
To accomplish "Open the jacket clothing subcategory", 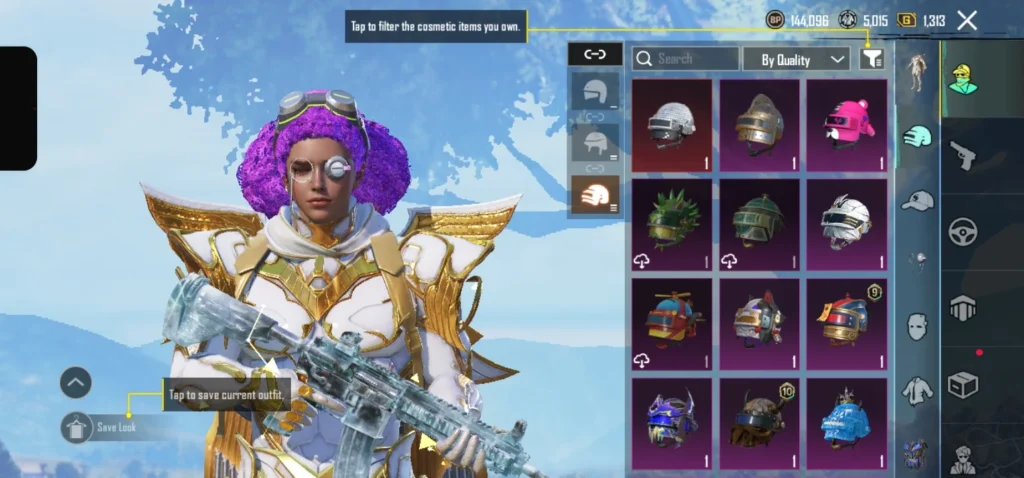I will pos(917,390).
